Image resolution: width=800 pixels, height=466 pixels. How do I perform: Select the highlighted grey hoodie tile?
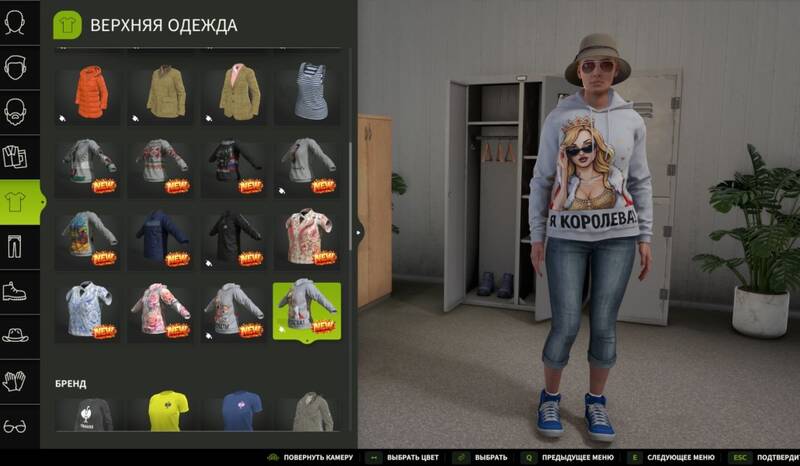tap(307, 310)
